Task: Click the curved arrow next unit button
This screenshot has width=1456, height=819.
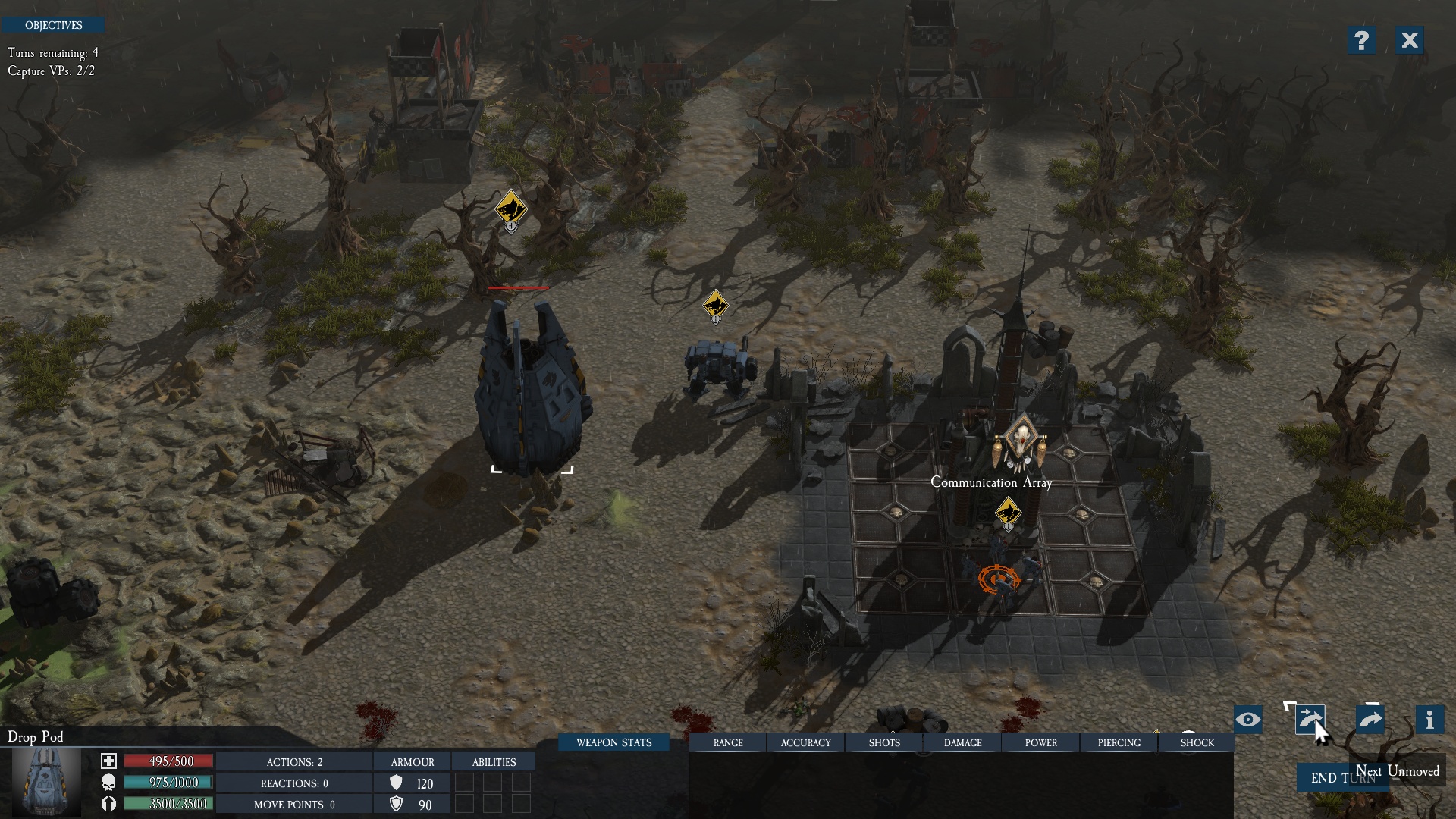Action: (x=1370, y=720)
